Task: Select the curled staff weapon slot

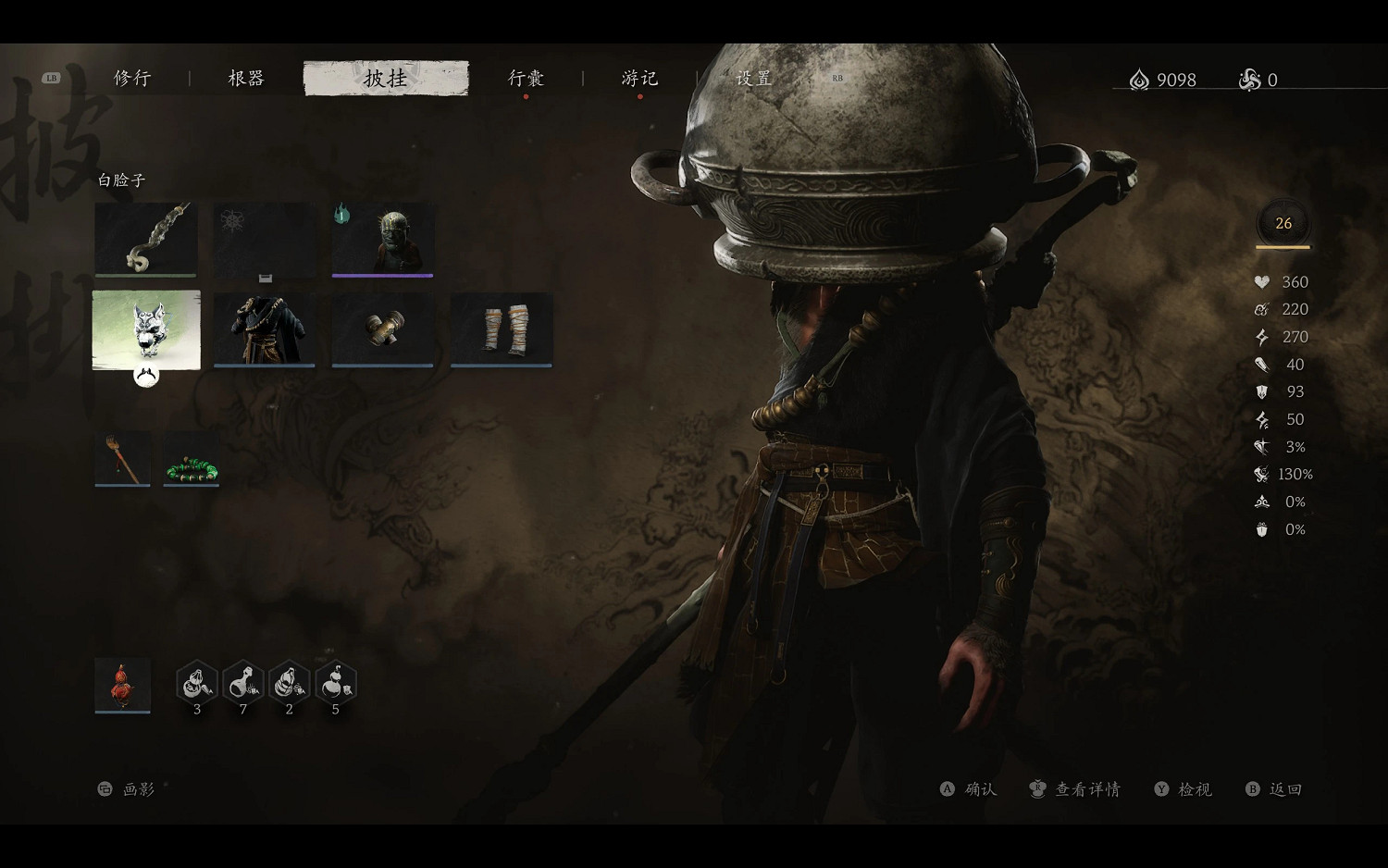Action: tap(145, 239)
